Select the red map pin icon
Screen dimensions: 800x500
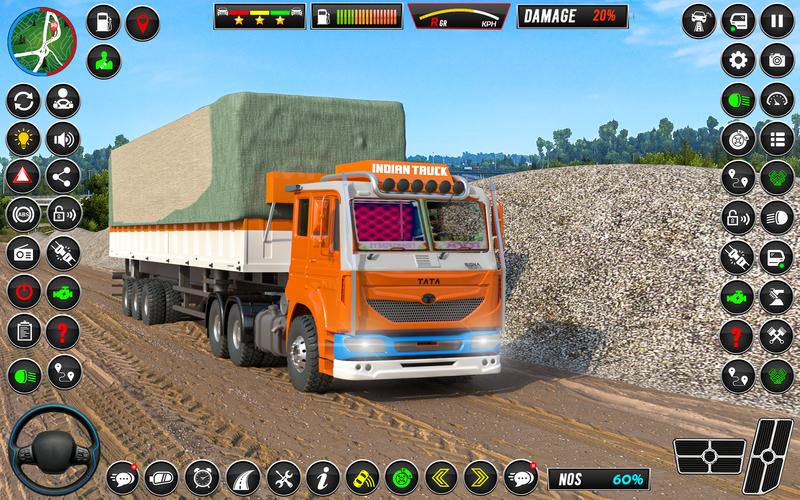coord(142,21)
